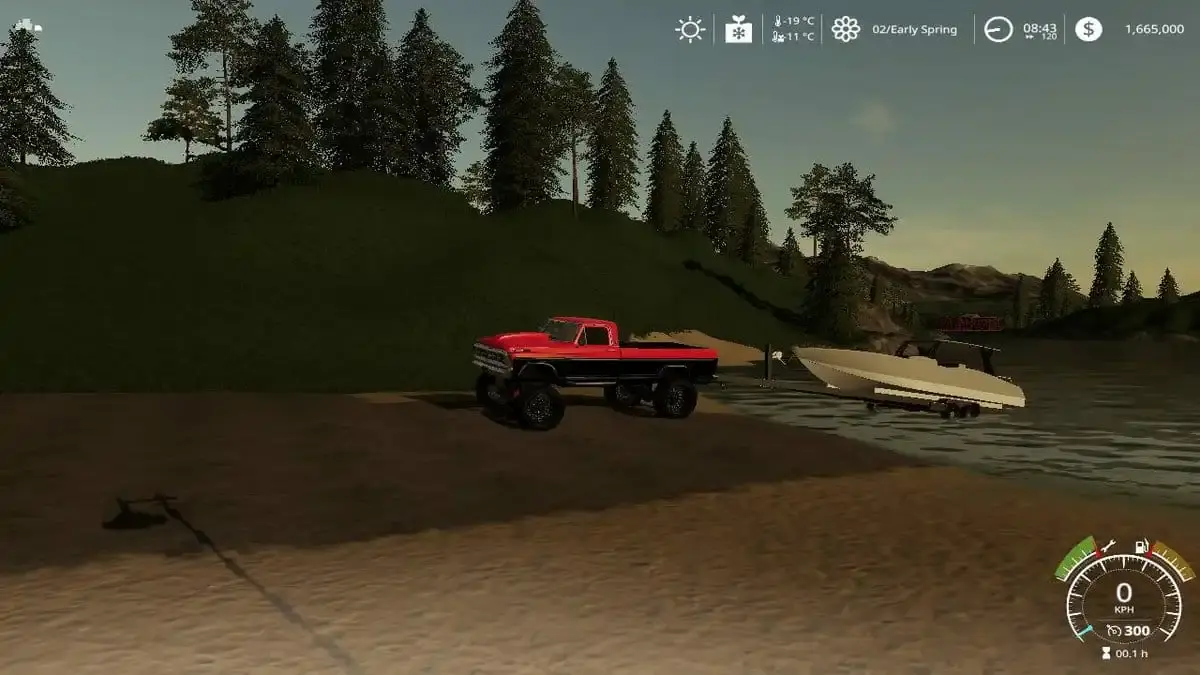Toggle the cruise control speed icon
The image size is (1200, 675).
(1113, 631)
